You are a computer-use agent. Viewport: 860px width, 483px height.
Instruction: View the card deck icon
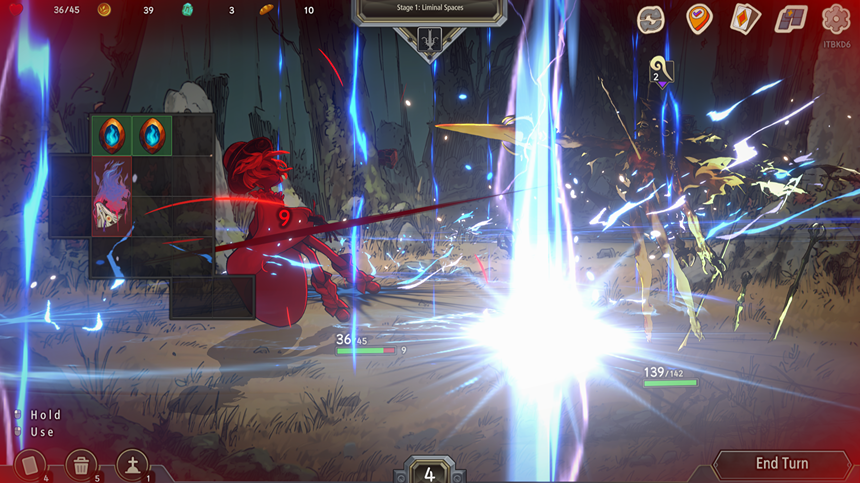[x=745, y=19]
